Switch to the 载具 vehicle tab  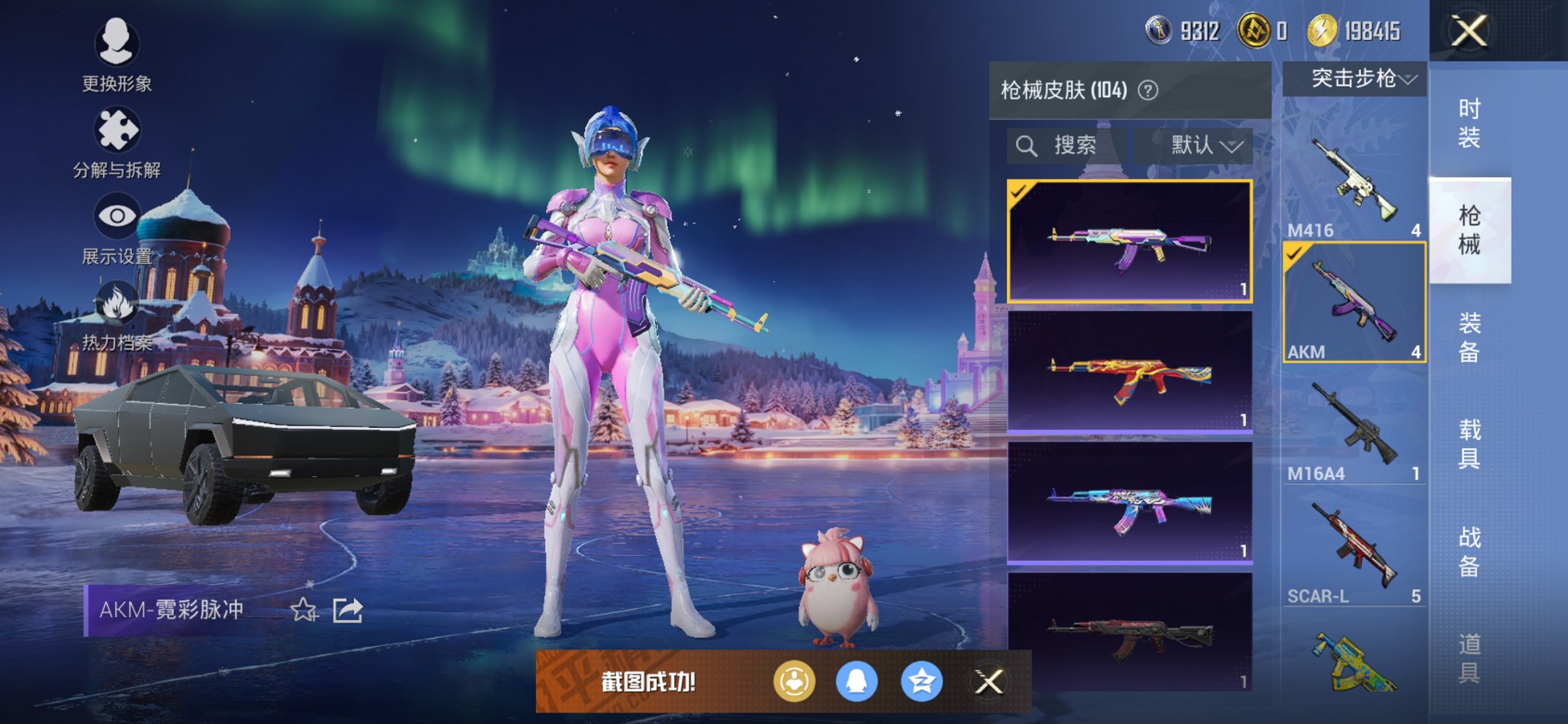click(1469, 444)
